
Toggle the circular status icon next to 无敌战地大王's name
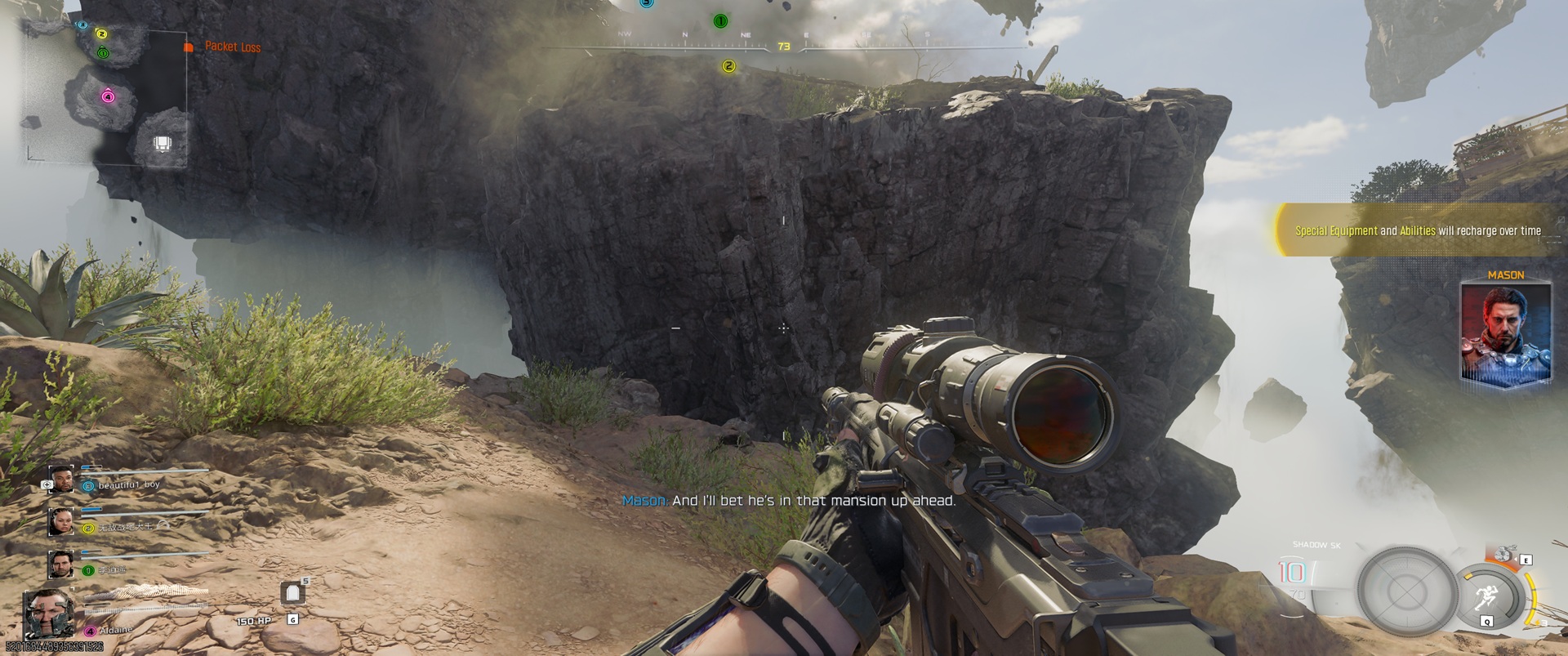coord(87,528)
